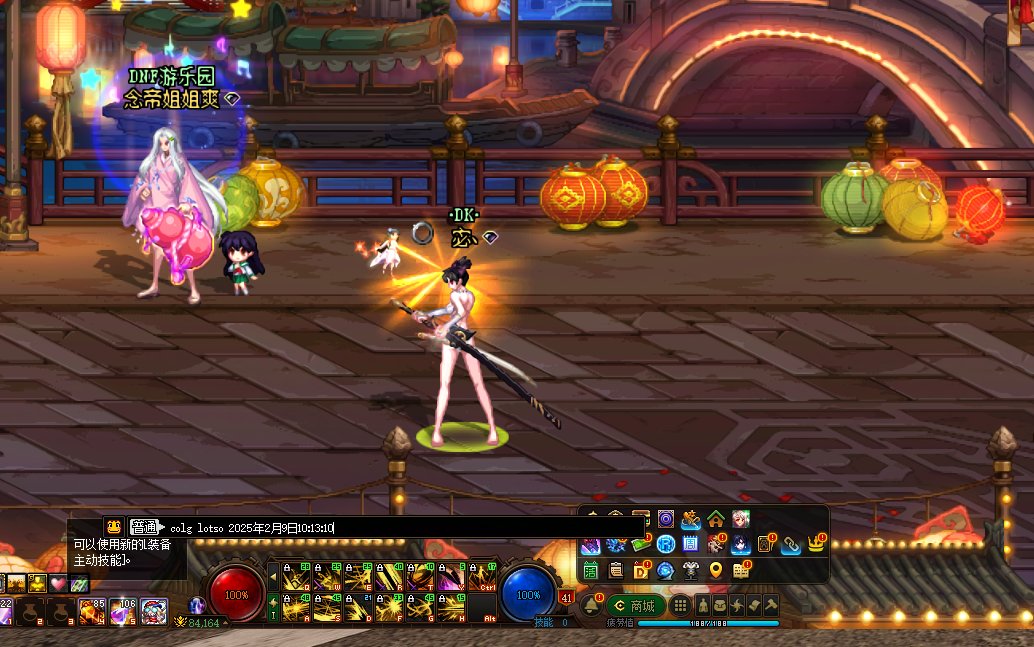Open the bag icon in the menu bar
The image size is (1034, 647).
719,606
